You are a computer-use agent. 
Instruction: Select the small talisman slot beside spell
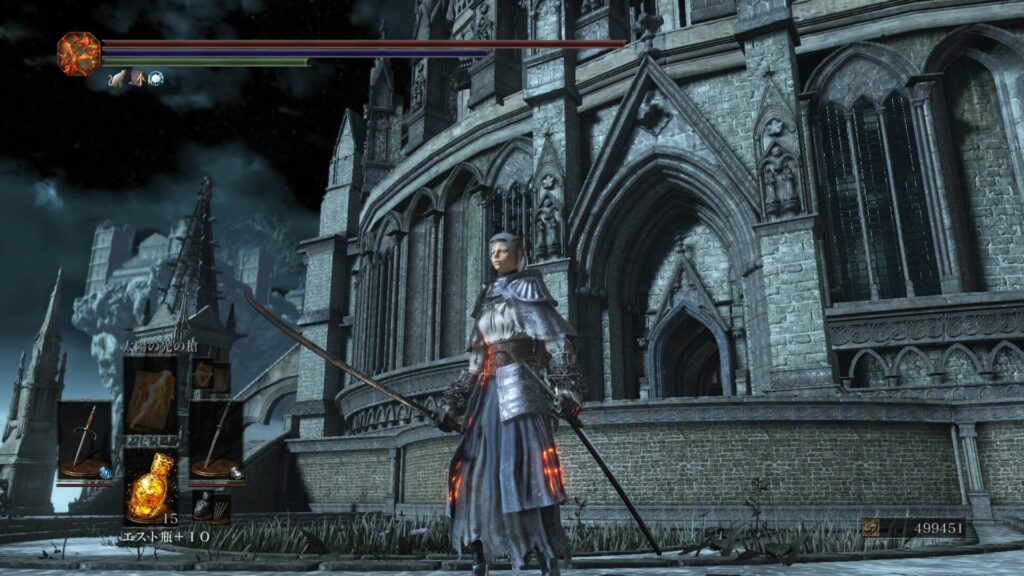(206, 375)
